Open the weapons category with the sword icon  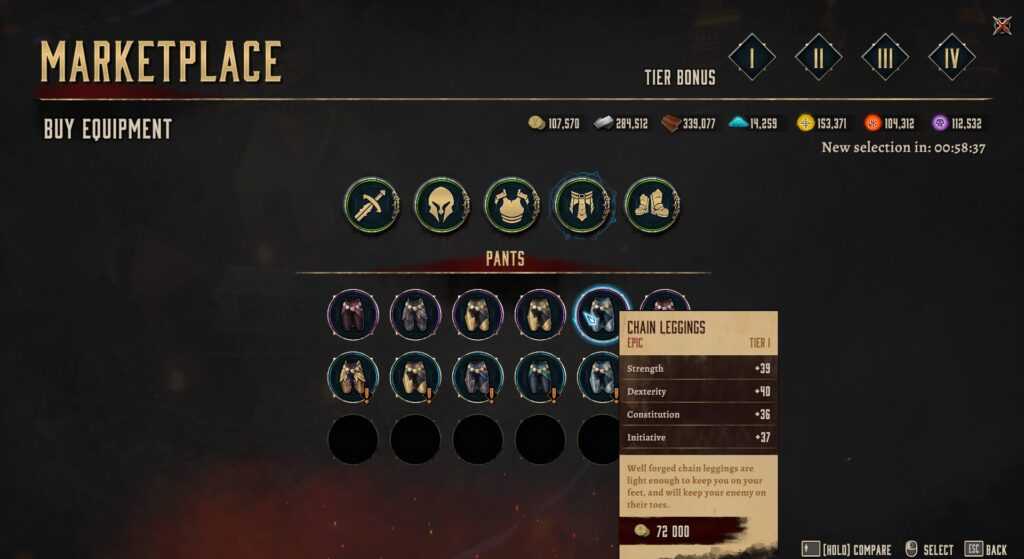372,205
